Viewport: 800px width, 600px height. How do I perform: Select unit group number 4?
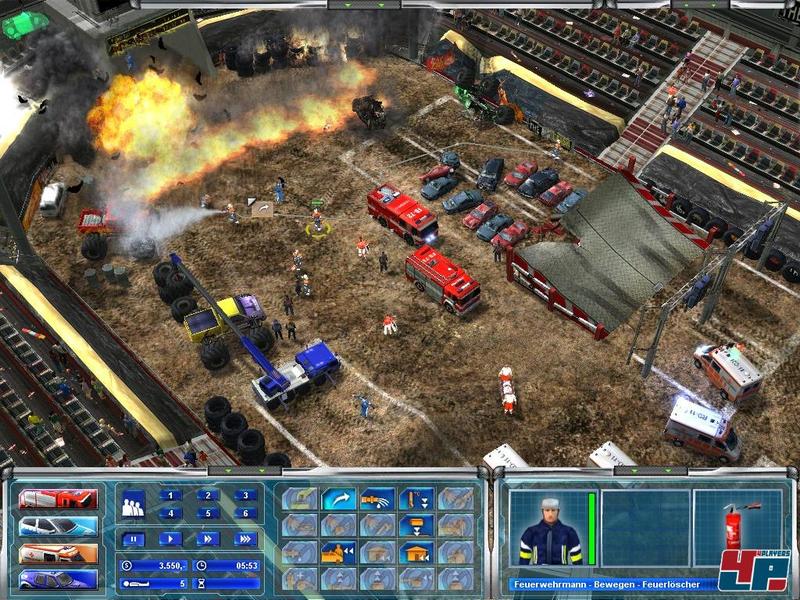tap(170, 514)
